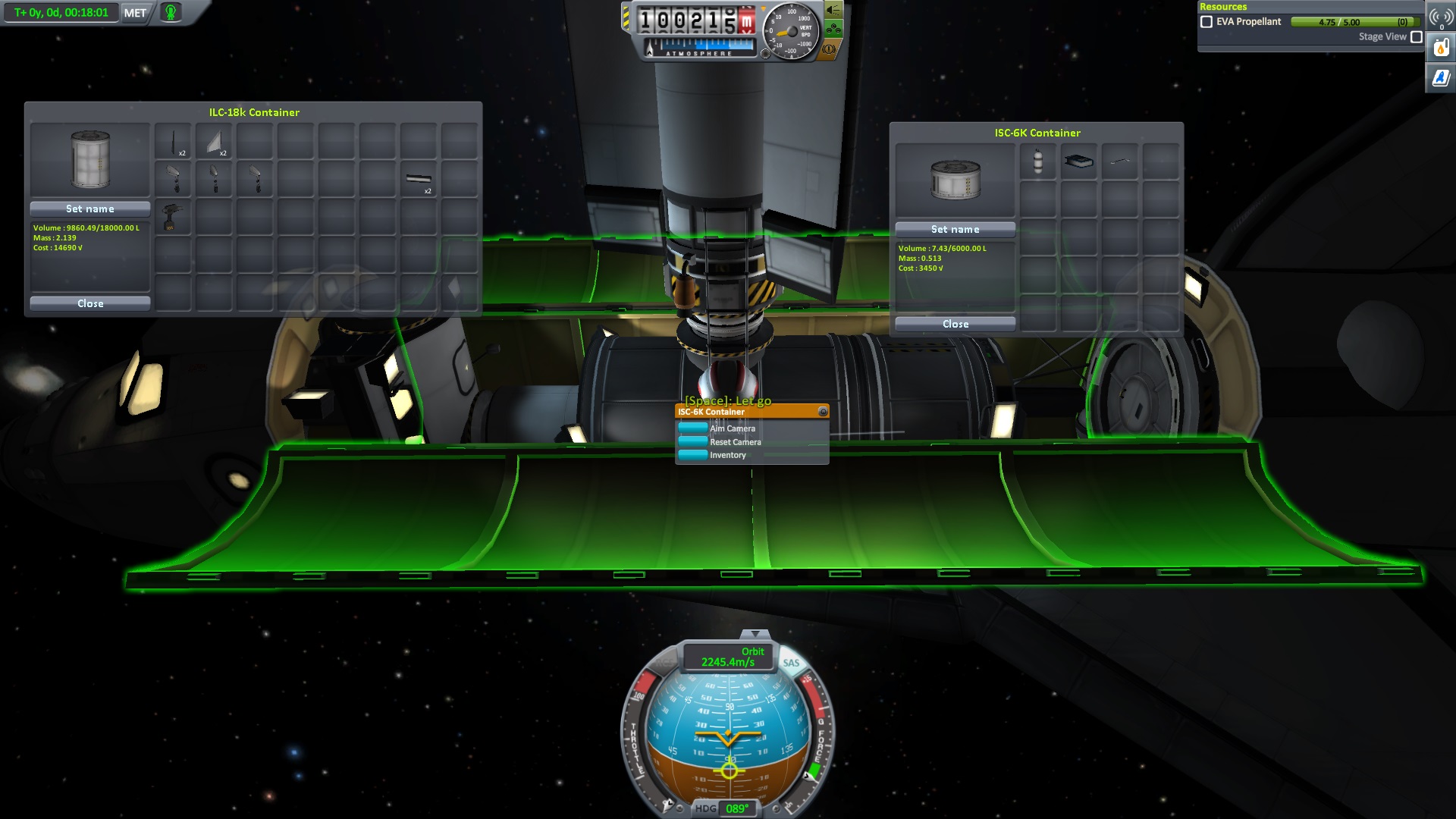Screen dimensions: 1456x819
Task: Close the ISC-6K Container window
Action: (955, 324)
